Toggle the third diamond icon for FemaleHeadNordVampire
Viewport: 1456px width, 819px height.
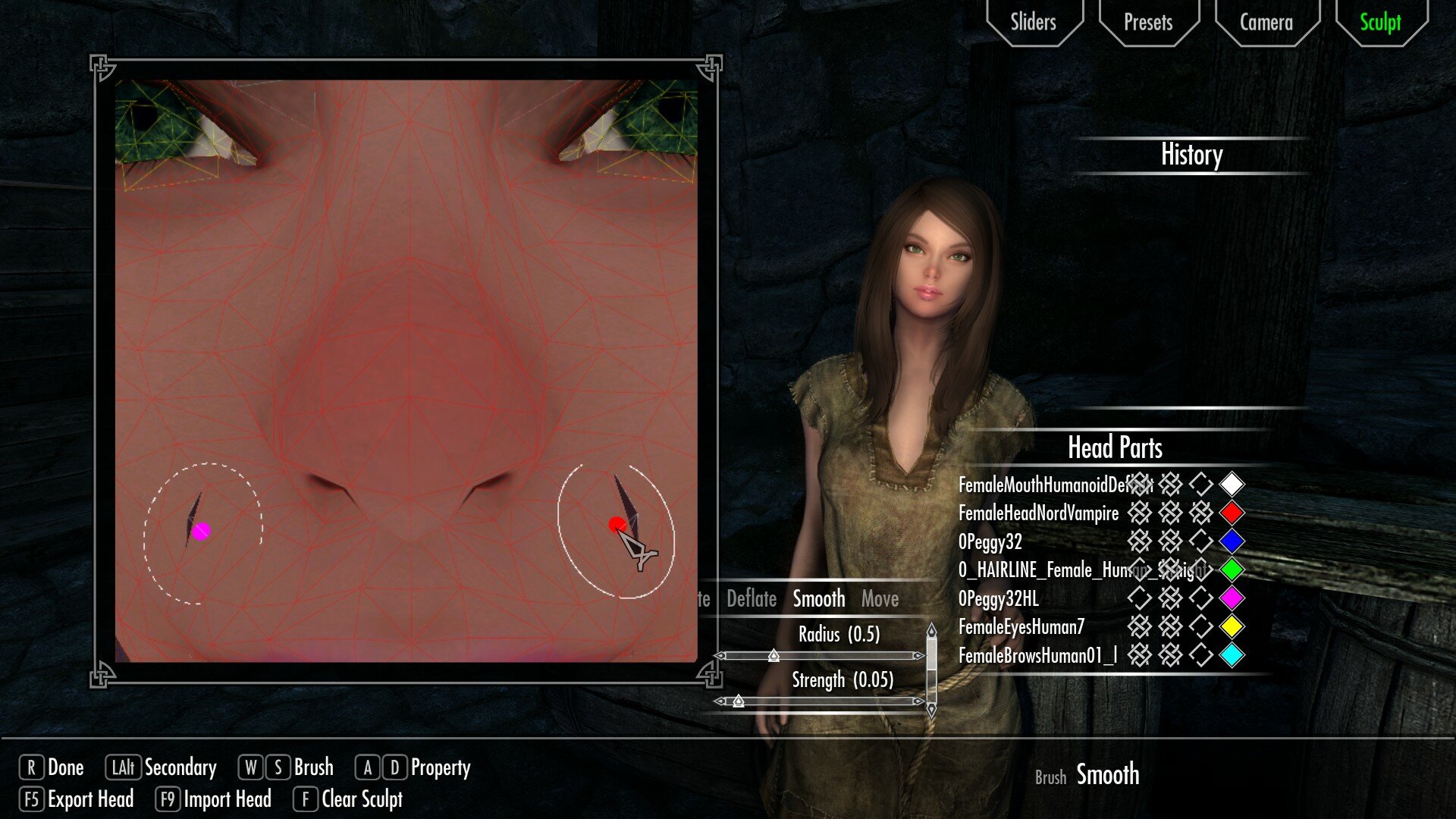(x=1200, y=513)
